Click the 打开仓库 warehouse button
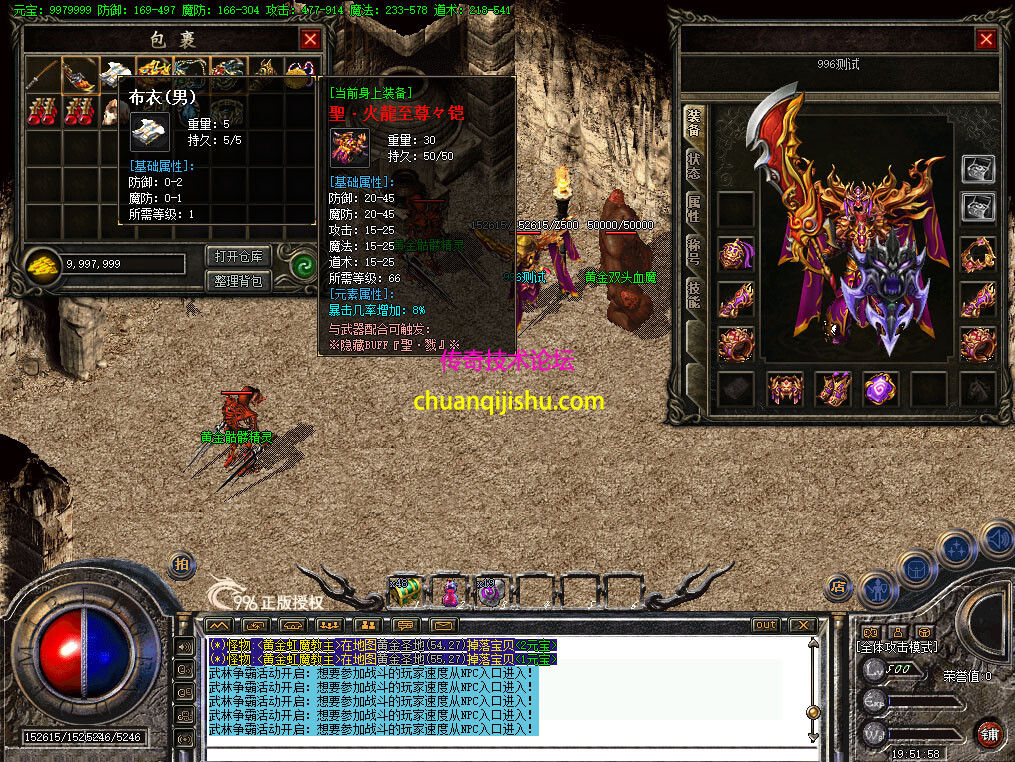Screen dimensions: 1015x762 pos(237,256)
